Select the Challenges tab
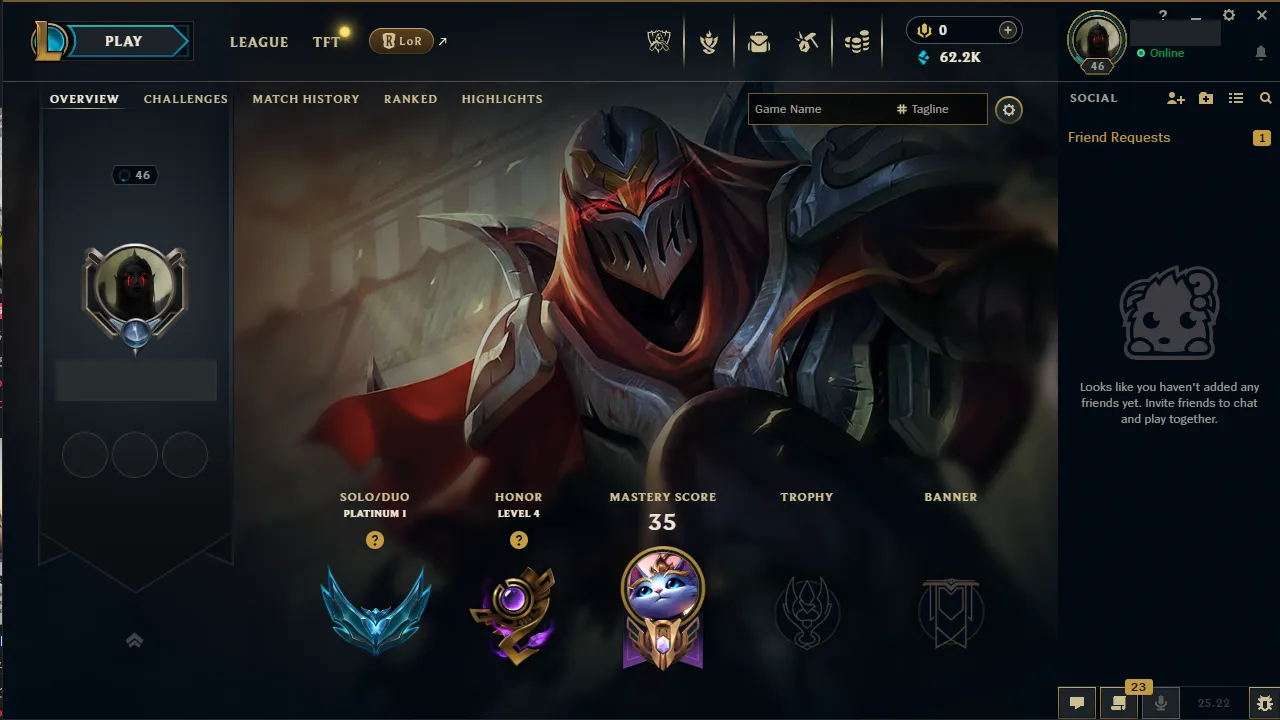Screen dimensions: 1280x720 [186, 99]
